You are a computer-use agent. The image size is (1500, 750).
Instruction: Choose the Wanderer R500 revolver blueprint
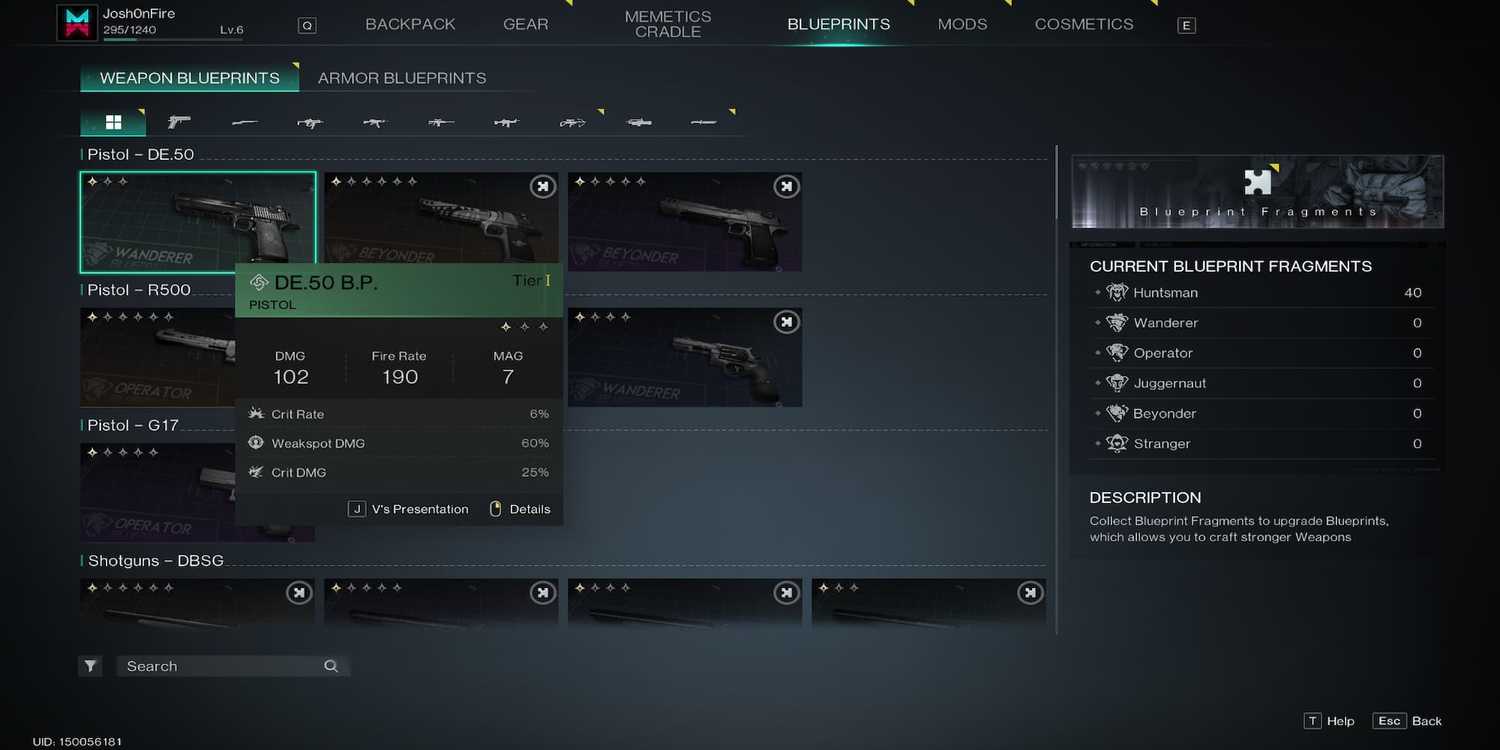(x=685, y=357)
